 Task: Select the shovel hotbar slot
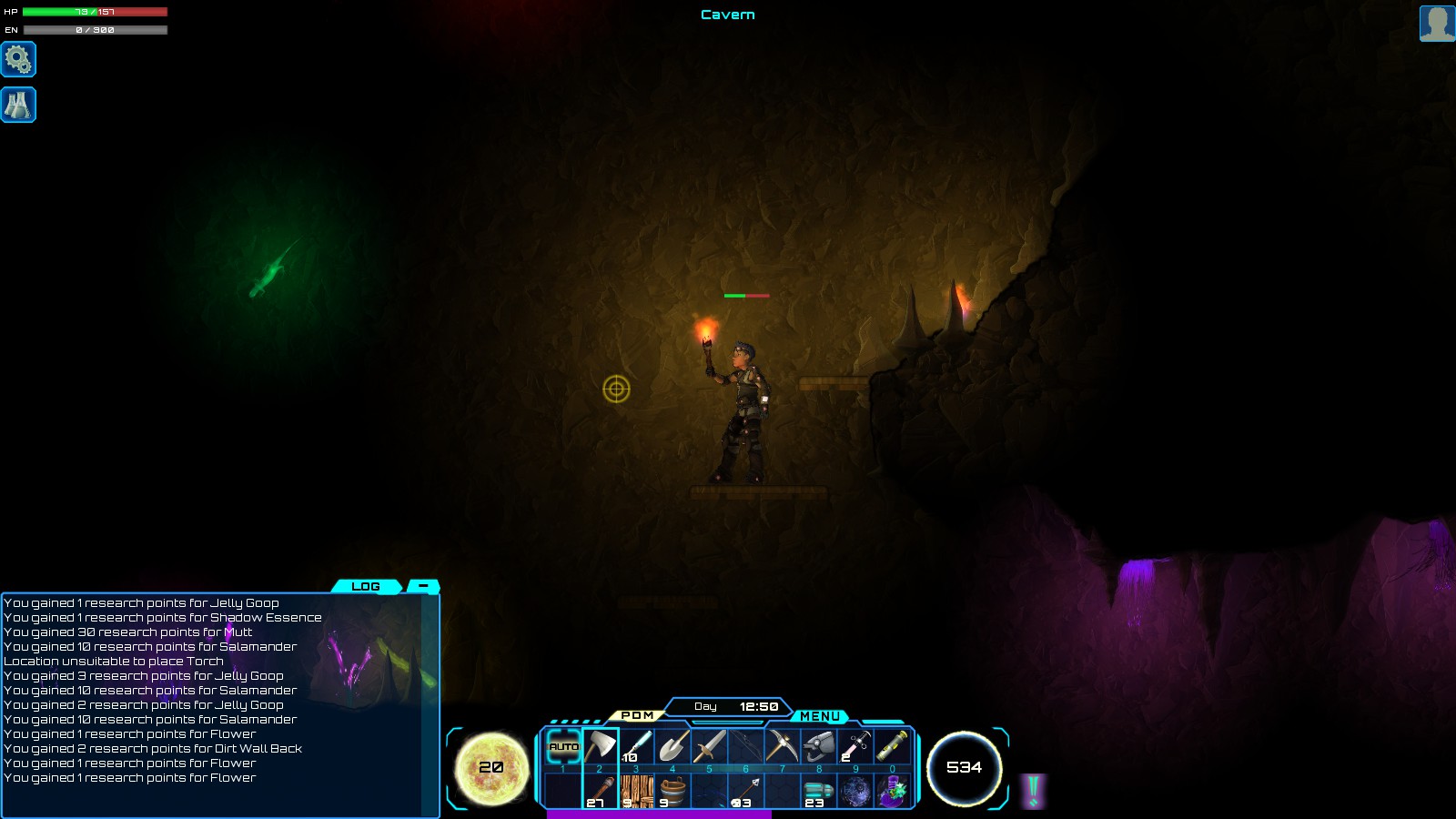(672, 747)
